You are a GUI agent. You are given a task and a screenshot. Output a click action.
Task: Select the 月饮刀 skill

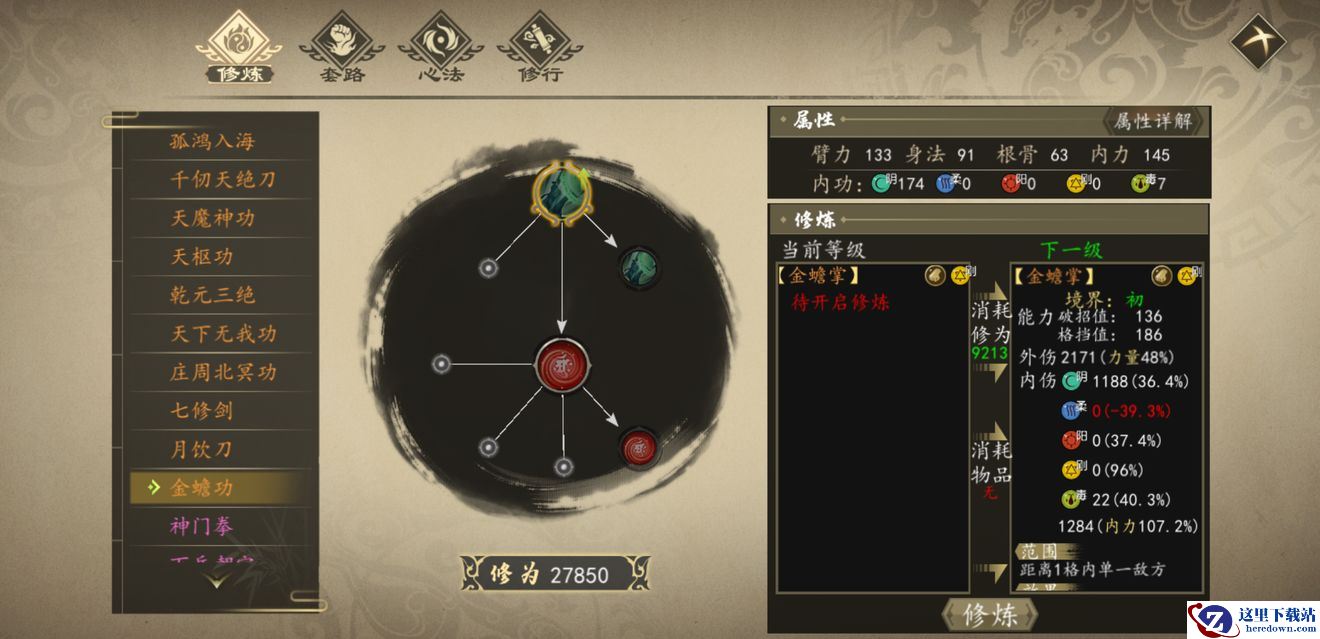202,449
